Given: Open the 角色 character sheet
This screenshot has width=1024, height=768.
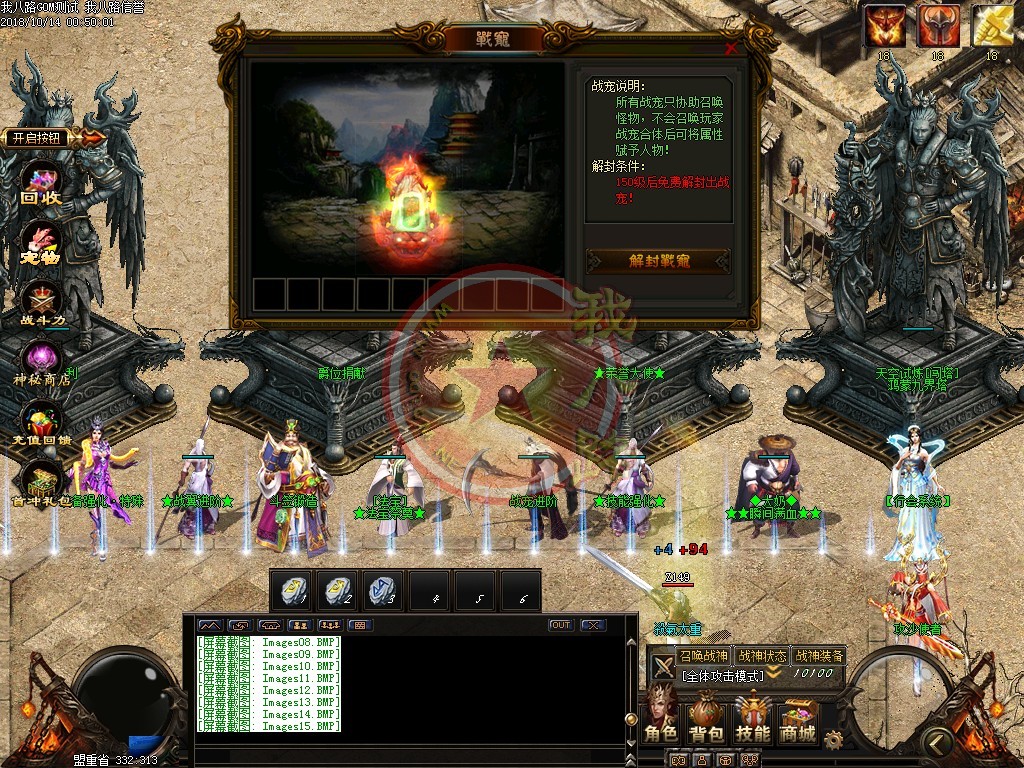Looking at the screenshot, I should point(661,719).
